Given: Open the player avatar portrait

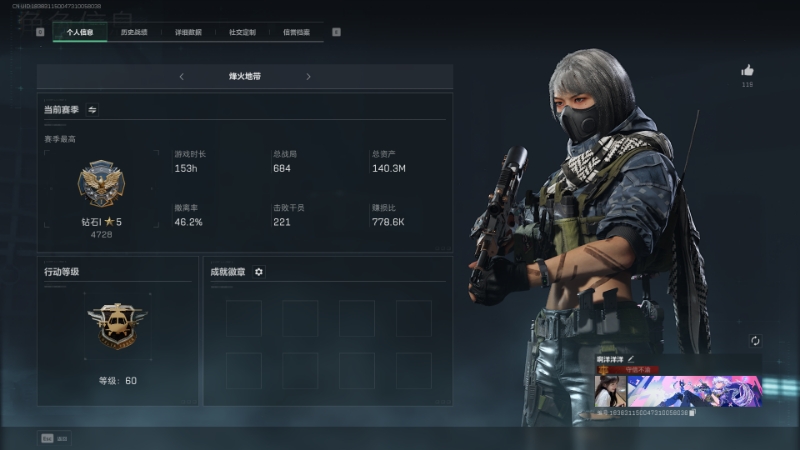Looking at the screenshot, I should click(x=610, y=391).
